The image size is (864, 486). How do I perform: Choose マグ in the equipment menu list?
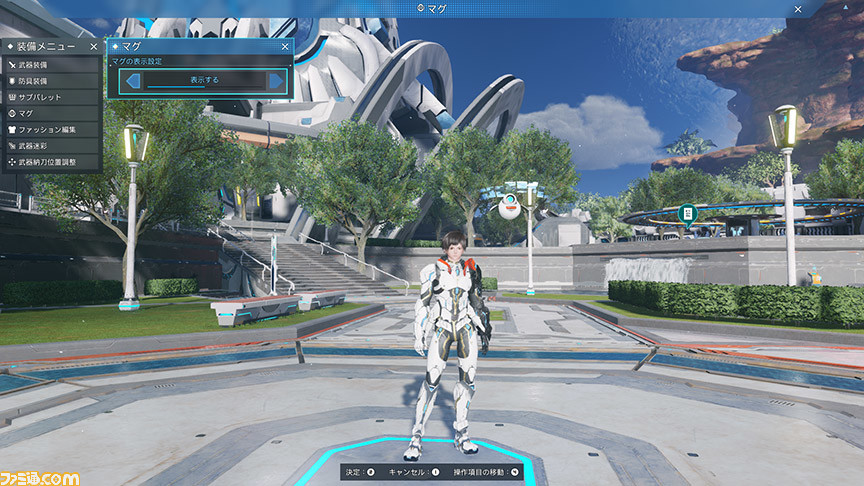click(50, 113)
